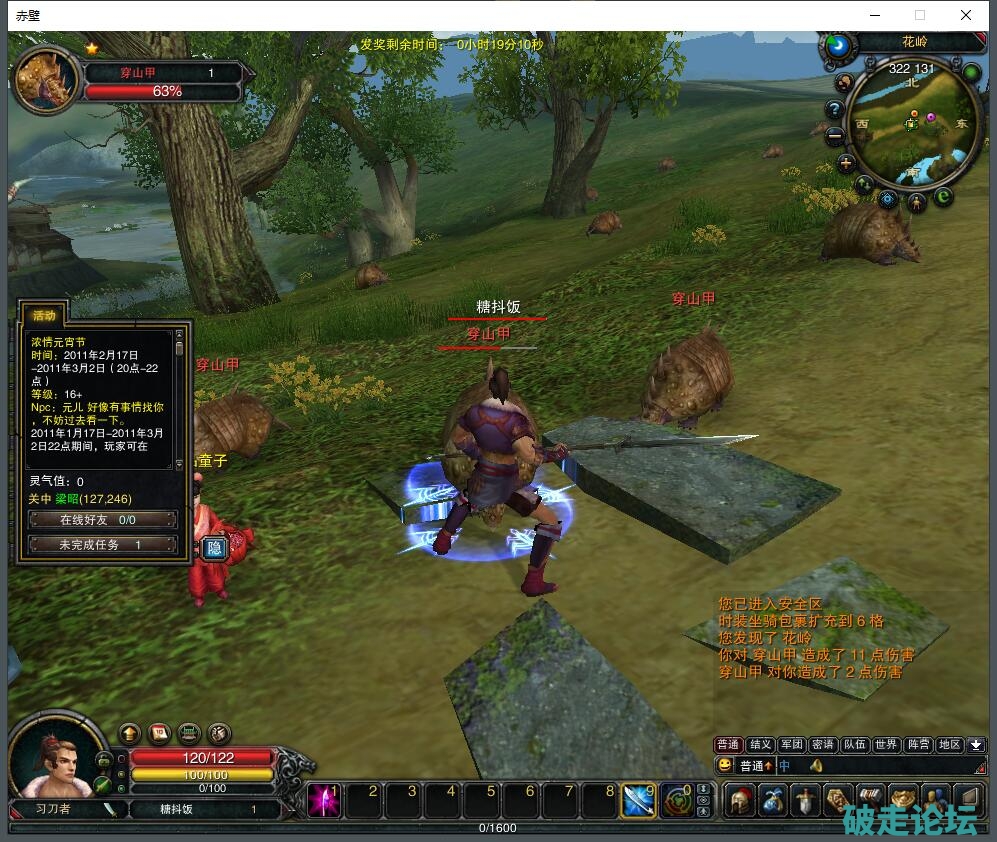
Task: Open the bag via blue pouch icon
Action: [x=773, y=801]
